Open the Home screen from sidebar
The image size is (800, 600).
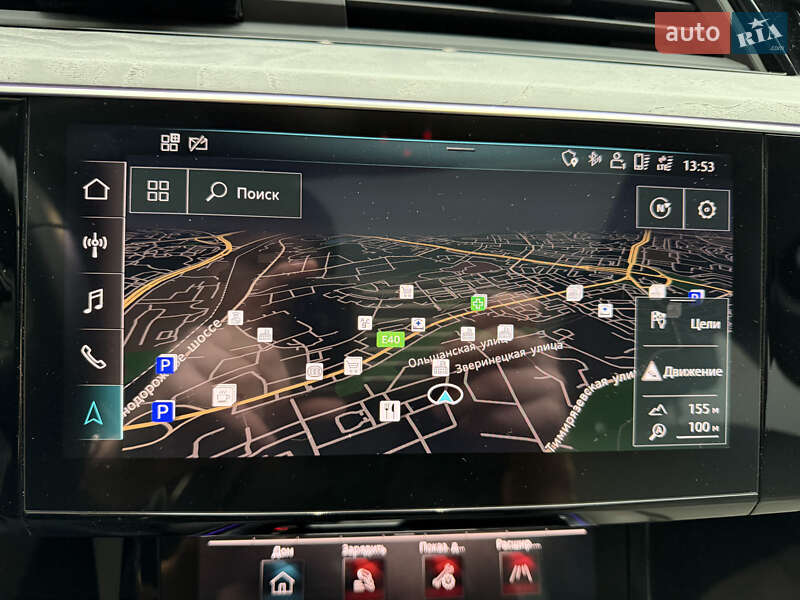(x=95, y=189)
